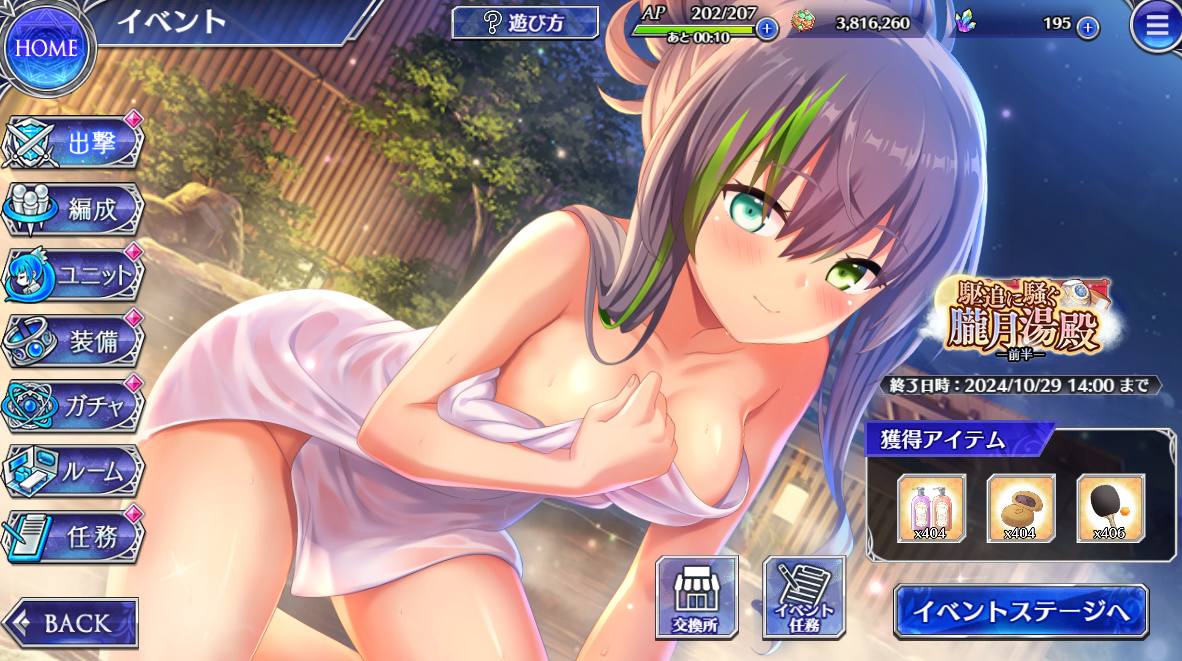Show the 遊び方 how-to-play guide

pyautogui.click(x=525, y=23)
